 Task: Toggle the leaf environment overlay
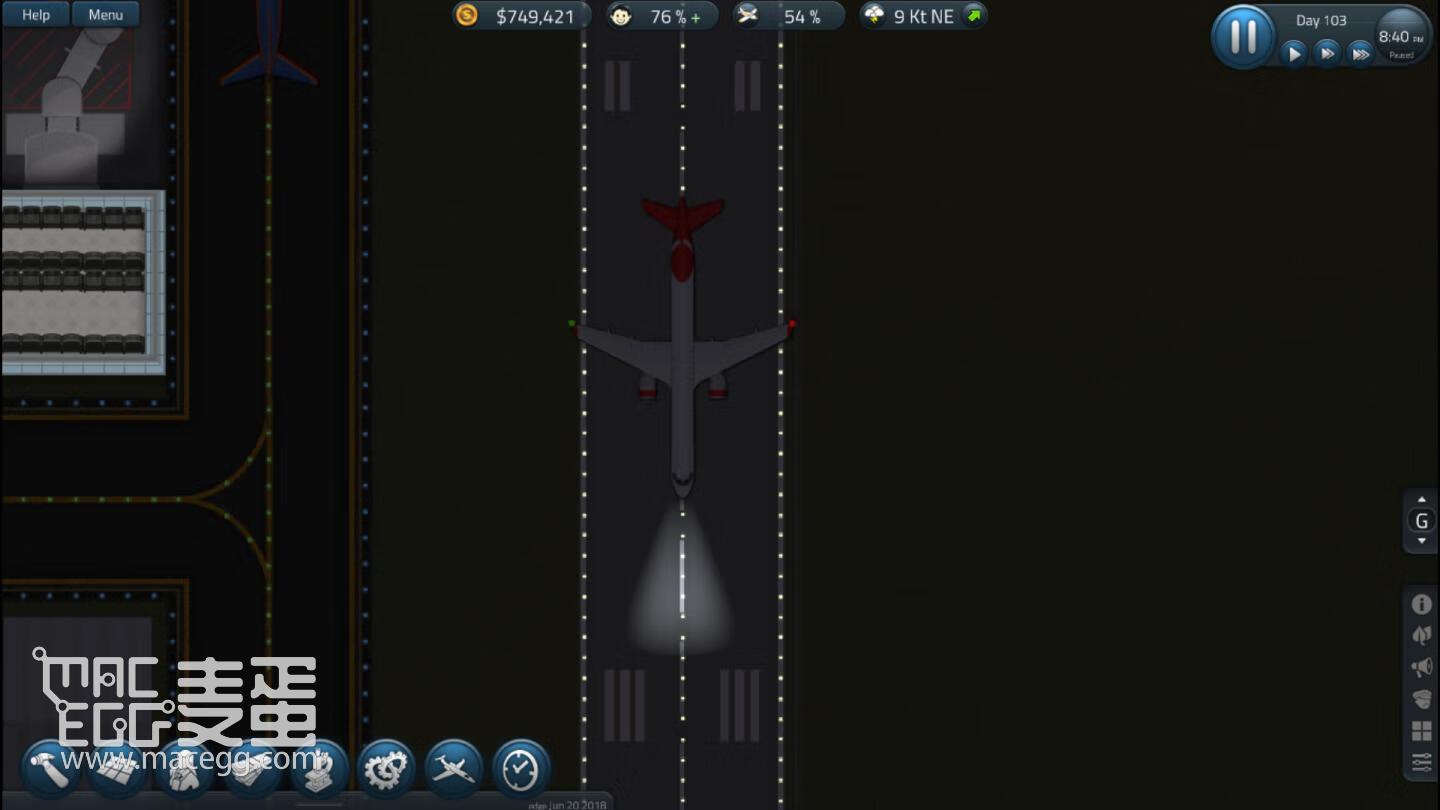click(x=1421, y=635)
